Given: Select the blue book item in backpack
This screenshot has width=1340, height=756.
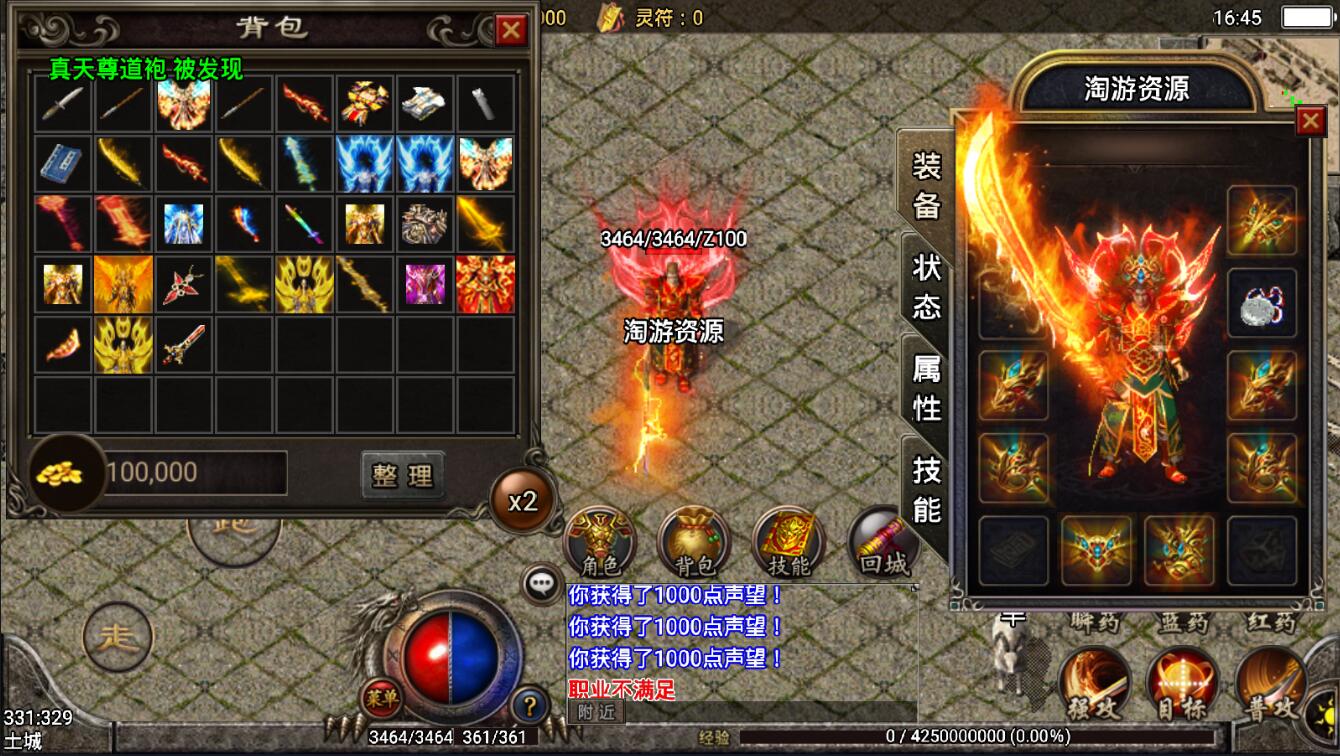Looking at the screenshot, I should (63, 164).
